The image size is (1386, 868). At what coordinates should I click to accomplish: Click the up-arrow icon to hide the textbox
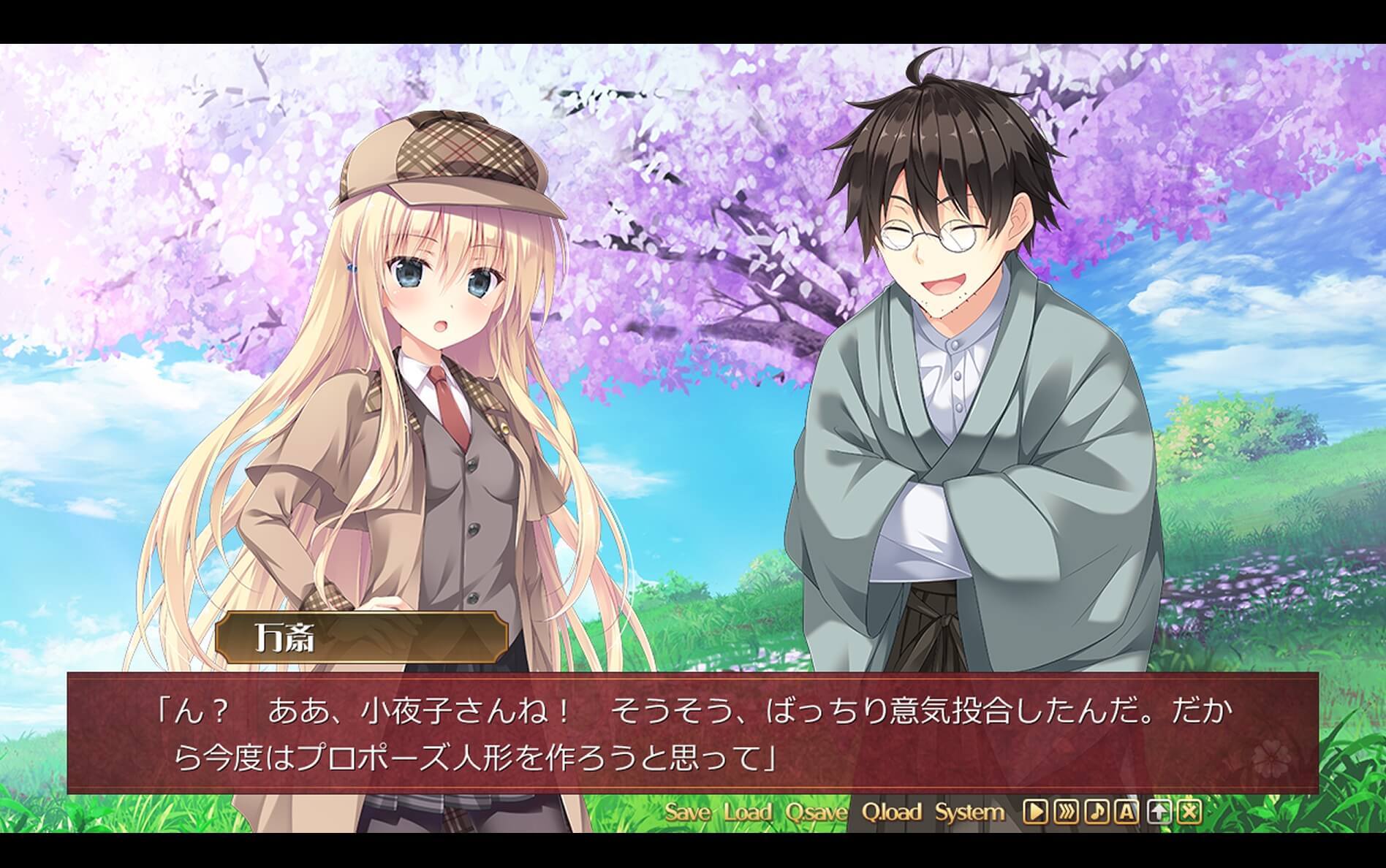pos(1159,811)
